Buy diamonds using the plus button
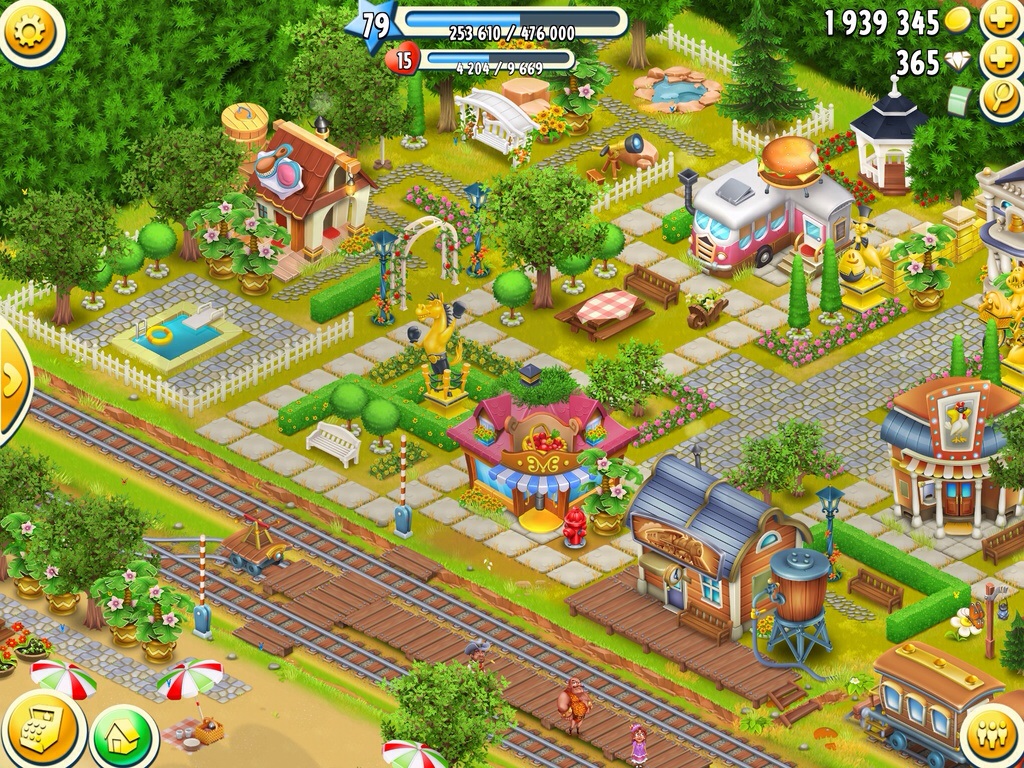This screenshot has width=1024, height=768. [1000, 60]
